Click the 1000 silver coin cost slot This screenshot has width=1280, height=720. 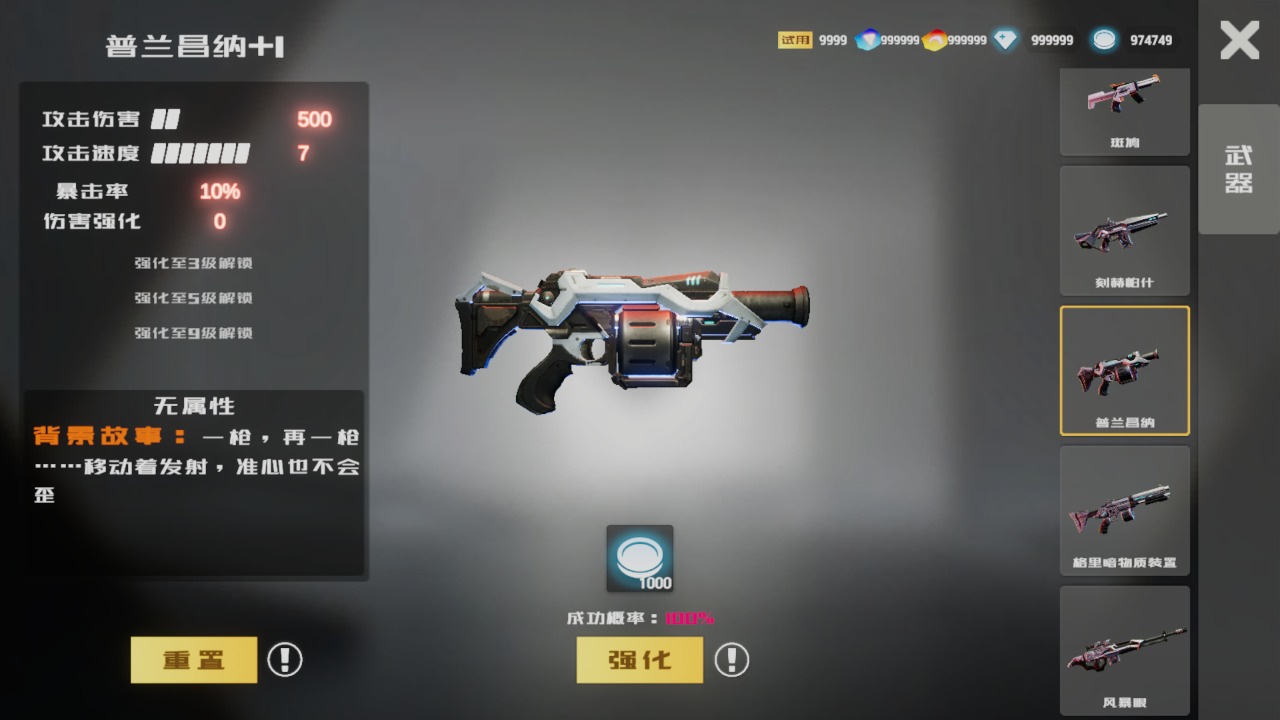tap(640, 558)
